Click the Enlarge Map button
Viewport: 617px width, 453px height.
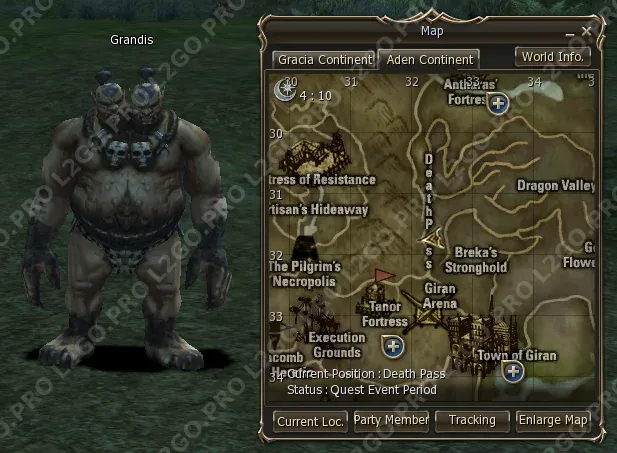553,421
